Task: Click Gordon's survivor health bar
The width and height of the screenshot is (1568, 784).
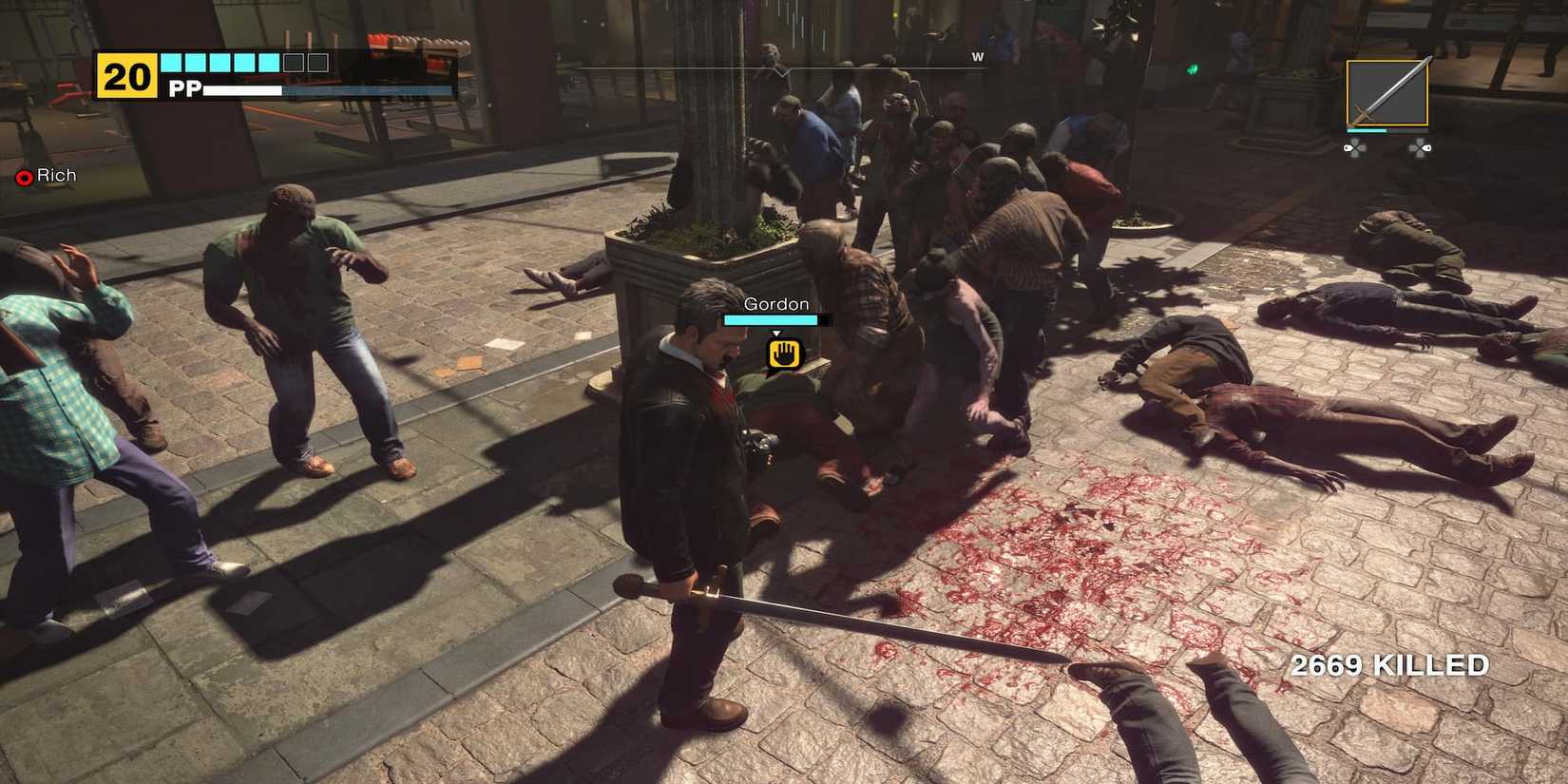Action: pos(770,320)
